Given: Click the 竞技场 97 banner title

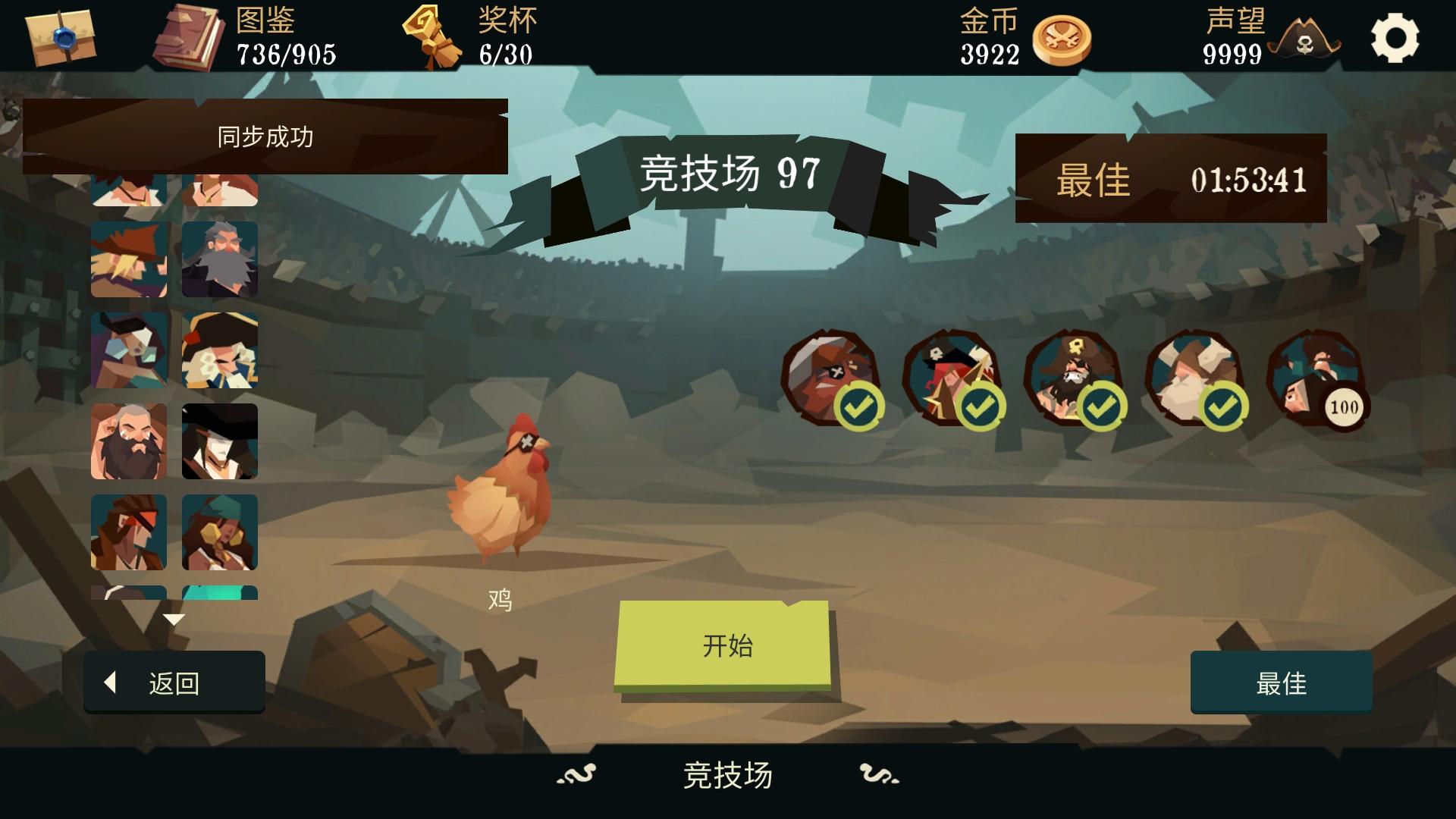Looking at the screenshot, I should (728, 171).
